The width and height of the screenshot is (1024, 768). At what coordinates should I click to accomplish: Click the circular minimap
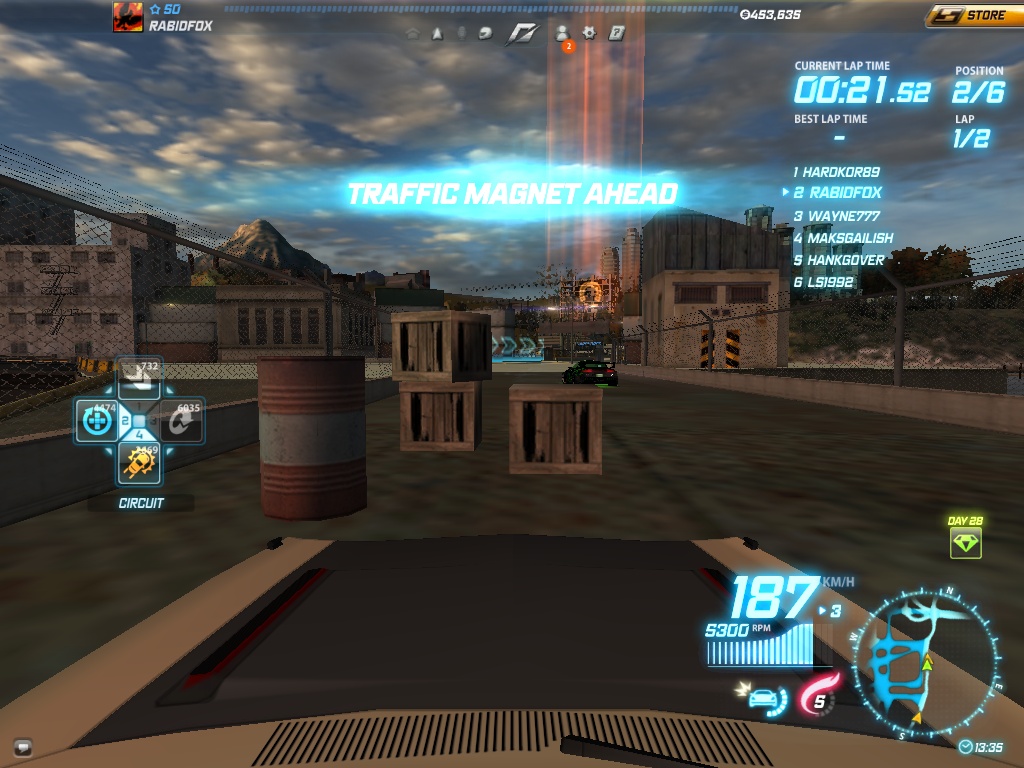coord(924,664)
